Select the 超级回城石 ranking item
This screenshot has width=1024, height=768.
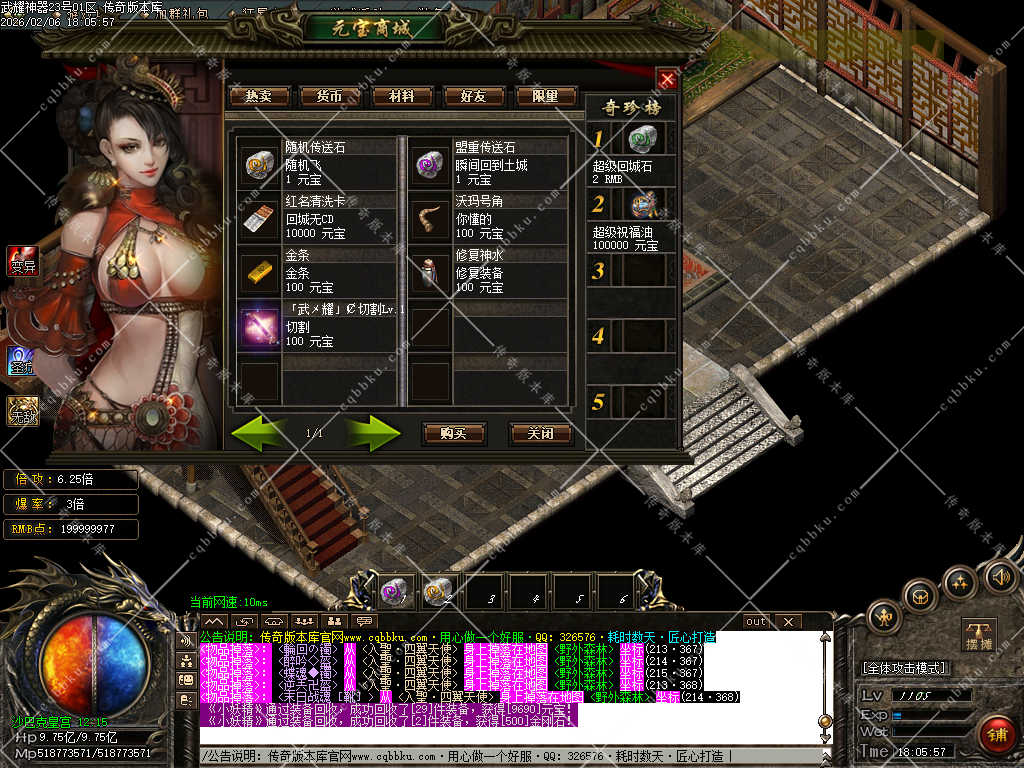pos(640,139)
